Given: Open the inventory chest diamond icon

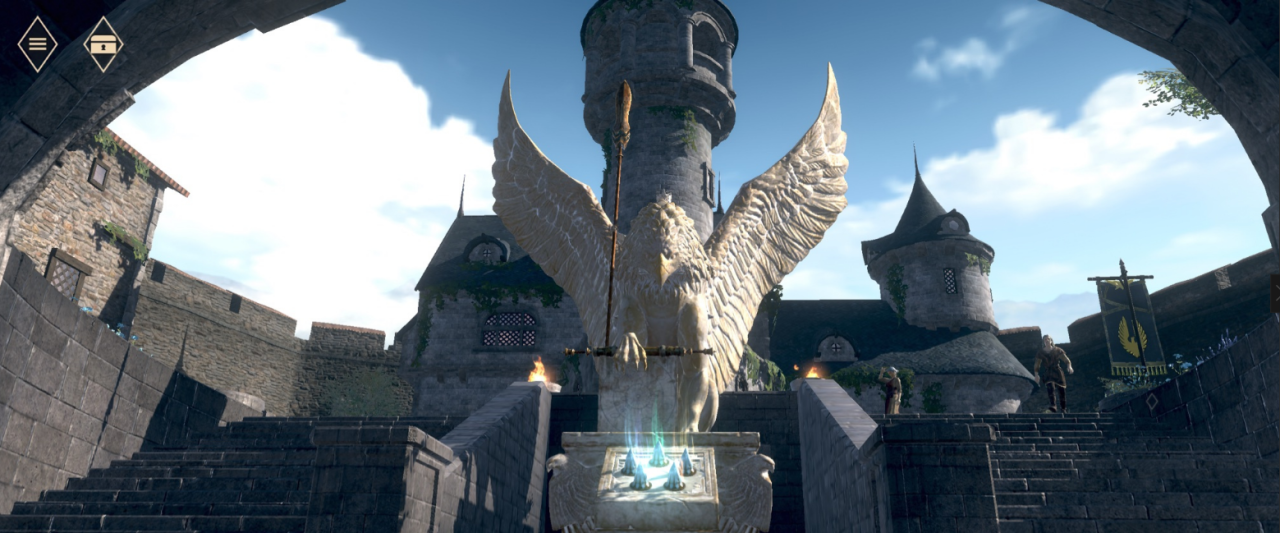Looking at the screenshot, I should coord(103,44).
